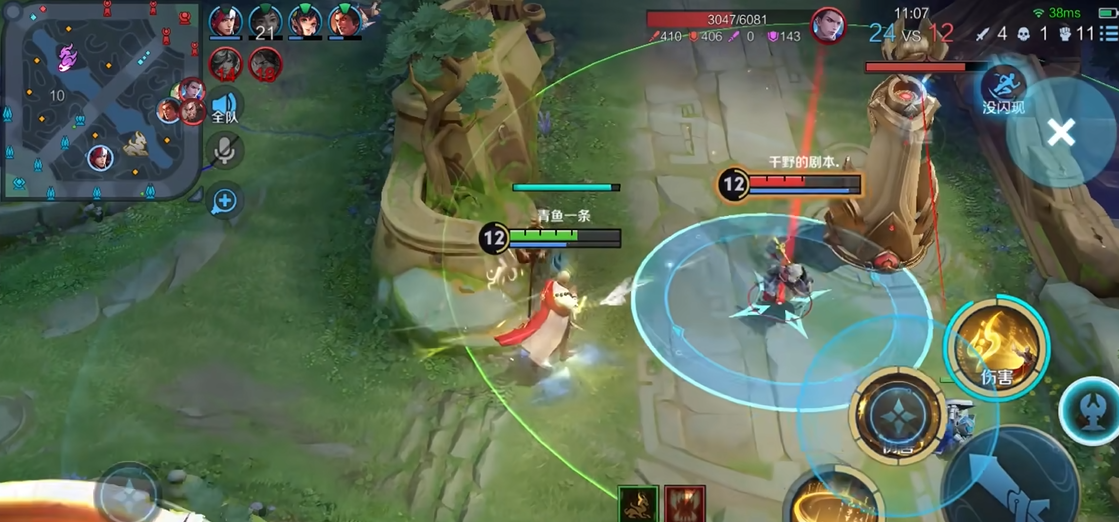This screenshot has height=522, width=1119.
Task: Select the enemy hero portrait beside the score
Action: [x=828, y=25]
